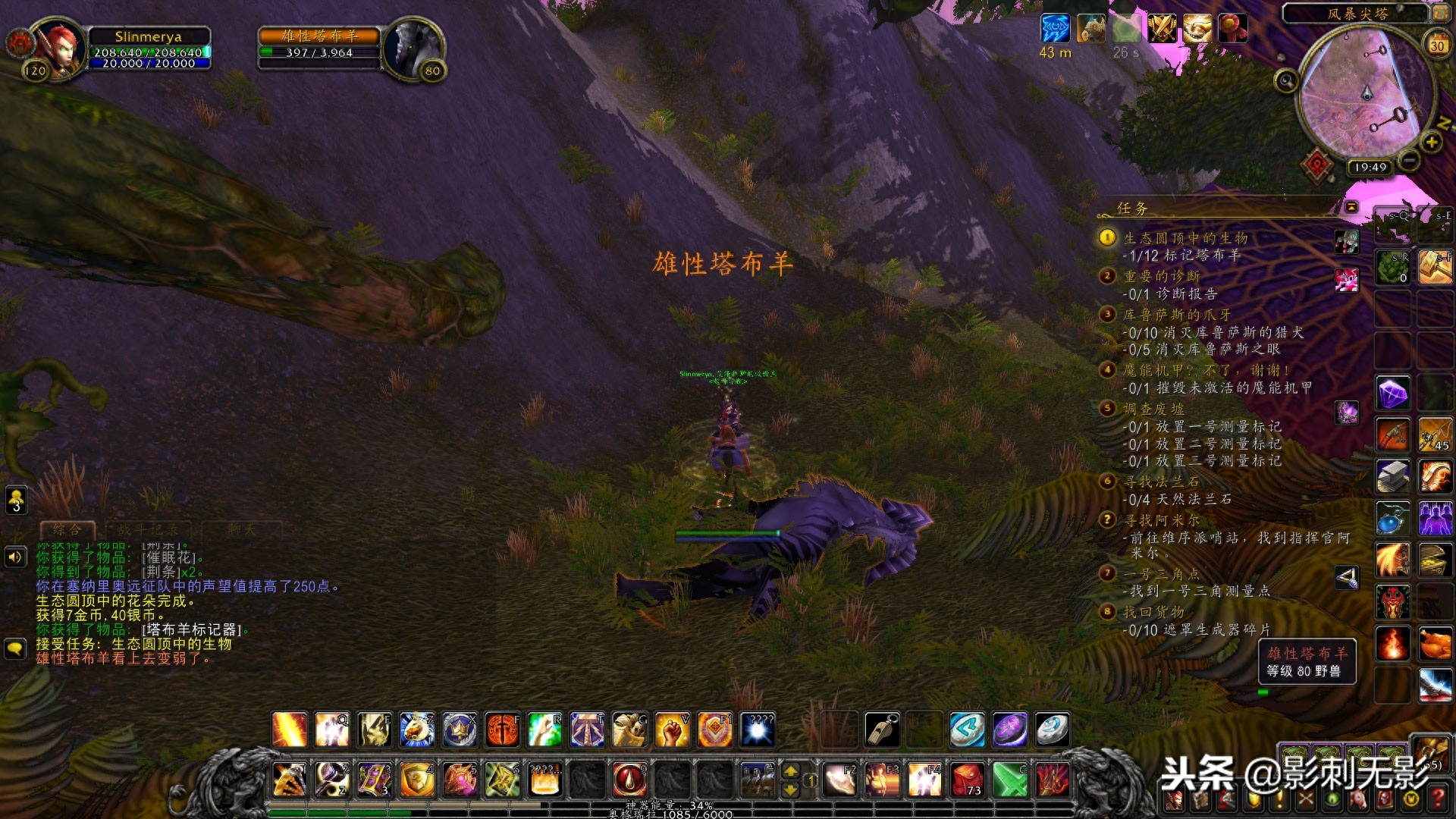Screen dimensions: 1456x819
Task: Activate the purple gem item icon
Action: coord(1393,394)
